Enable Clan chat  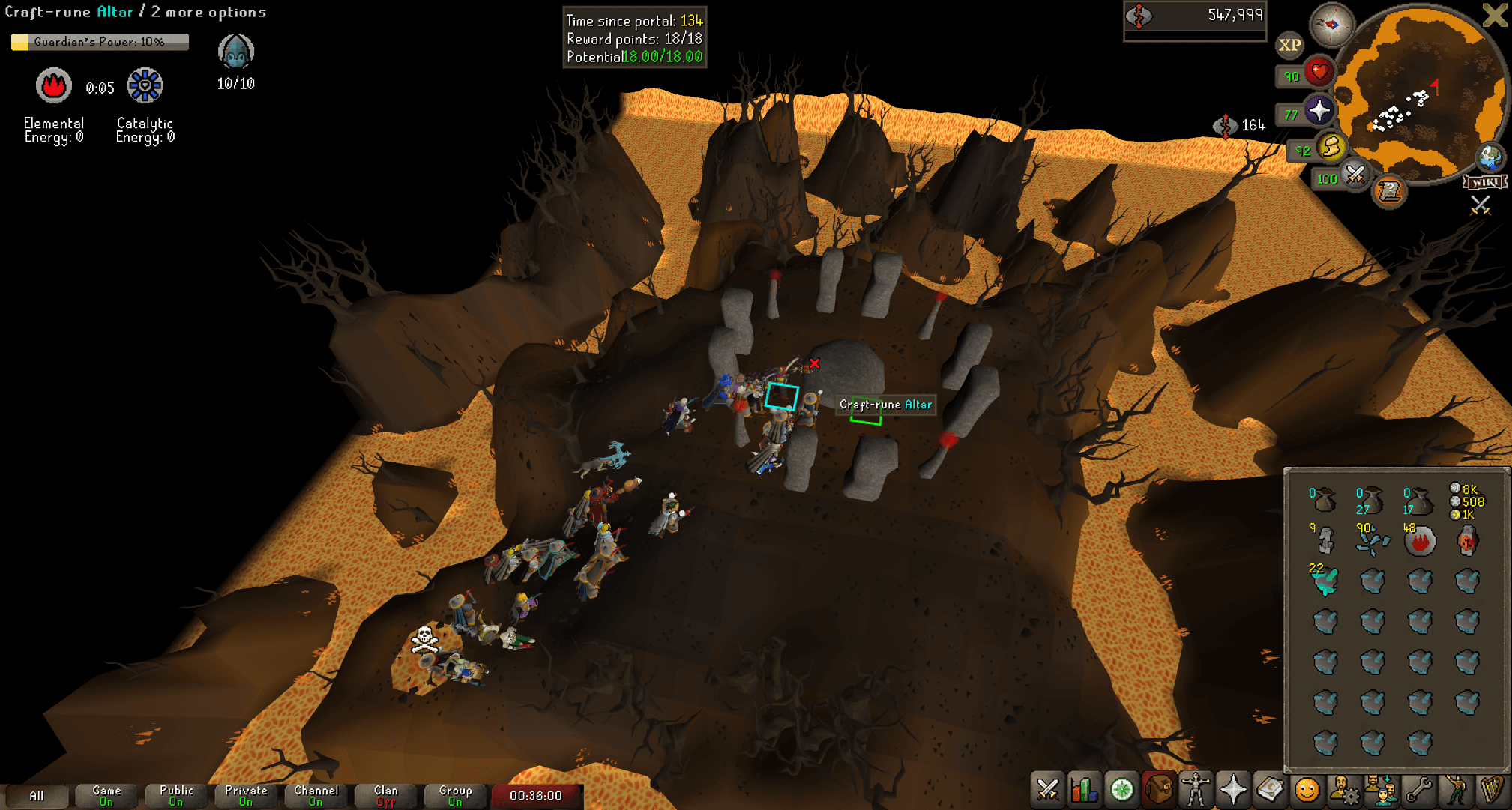click(x=385, y=796)
